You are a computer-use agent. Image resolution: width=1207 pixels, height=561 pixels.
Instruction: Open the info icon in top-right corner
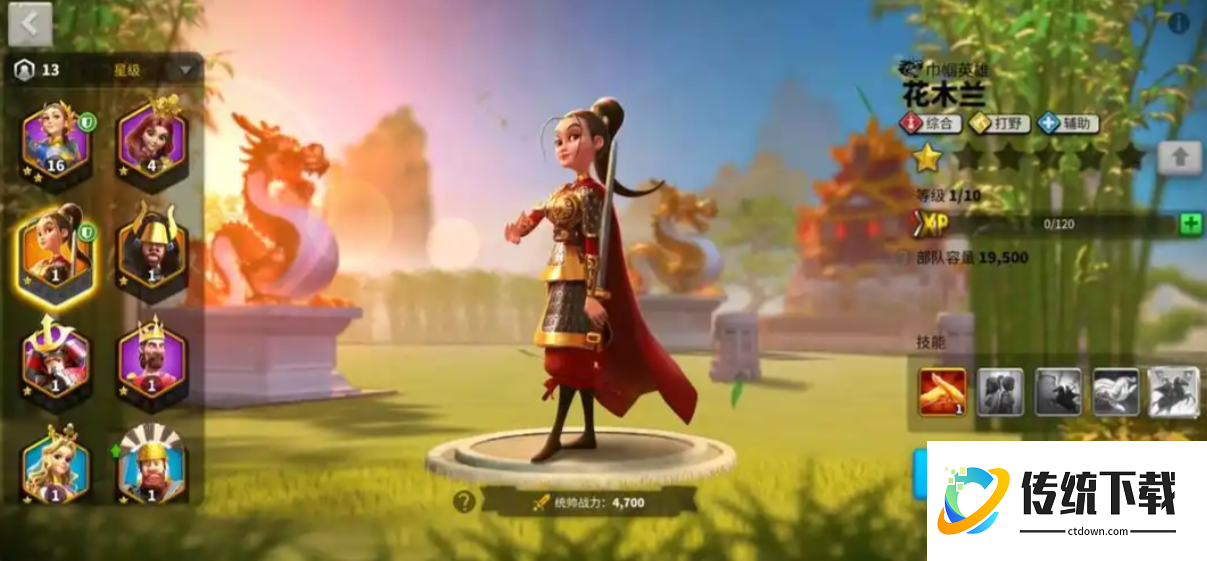click(x=1179, y=24)
